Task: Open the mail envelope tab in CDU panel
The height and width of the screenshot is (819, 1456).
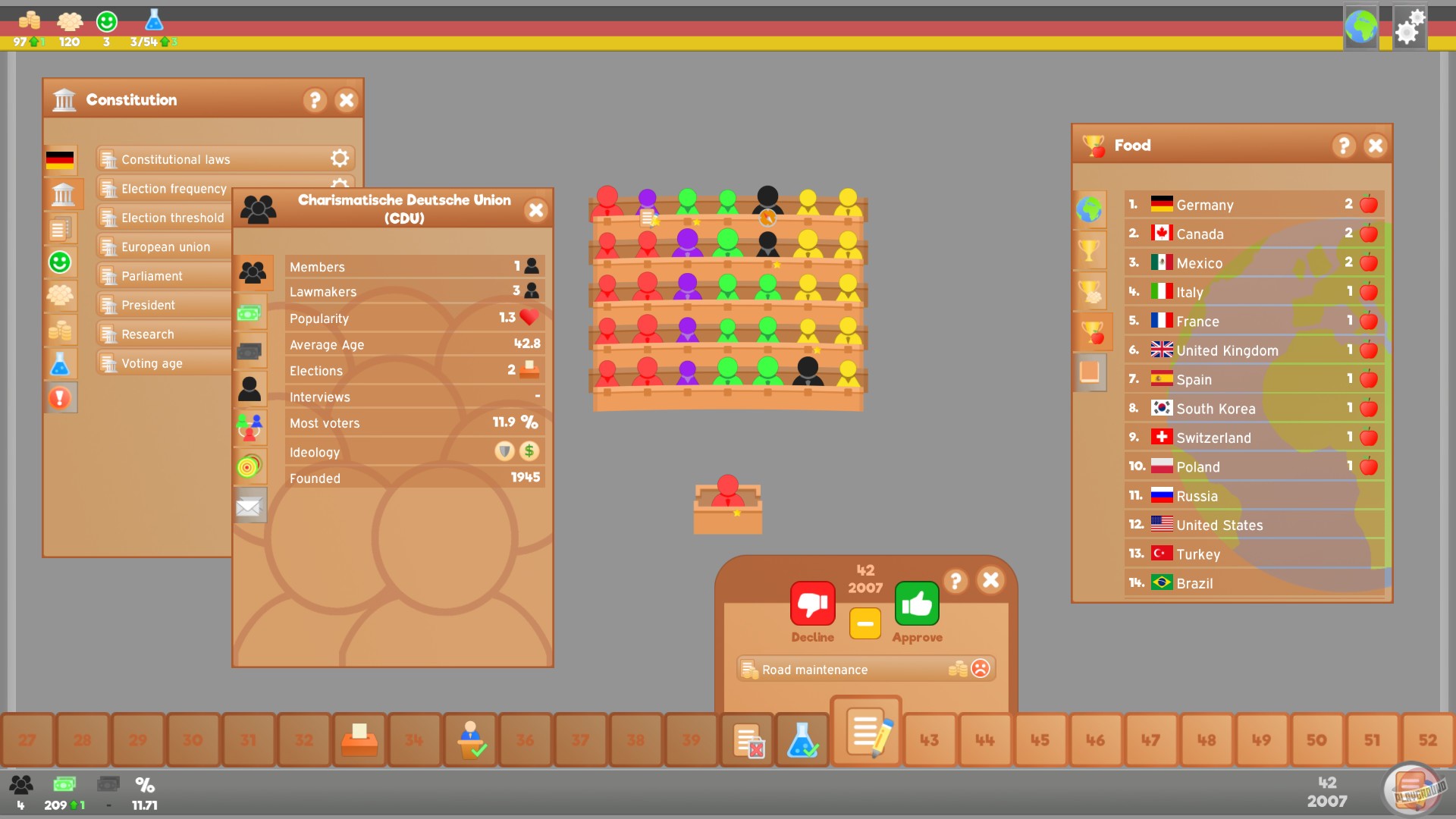Action: click(250, 505)
